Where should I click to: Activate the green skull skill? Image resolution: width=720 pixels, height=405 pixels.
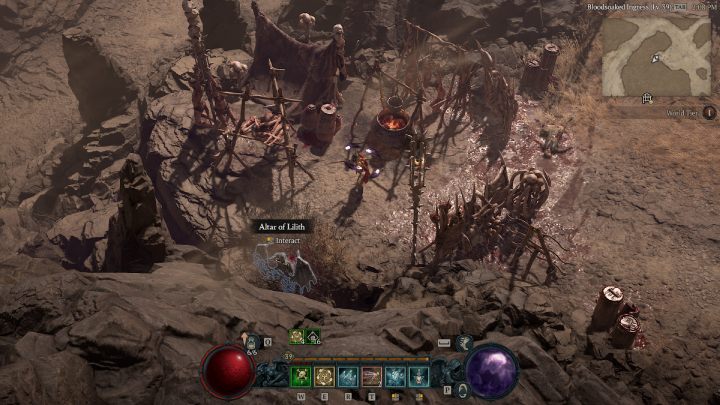(x=301, y=376)
